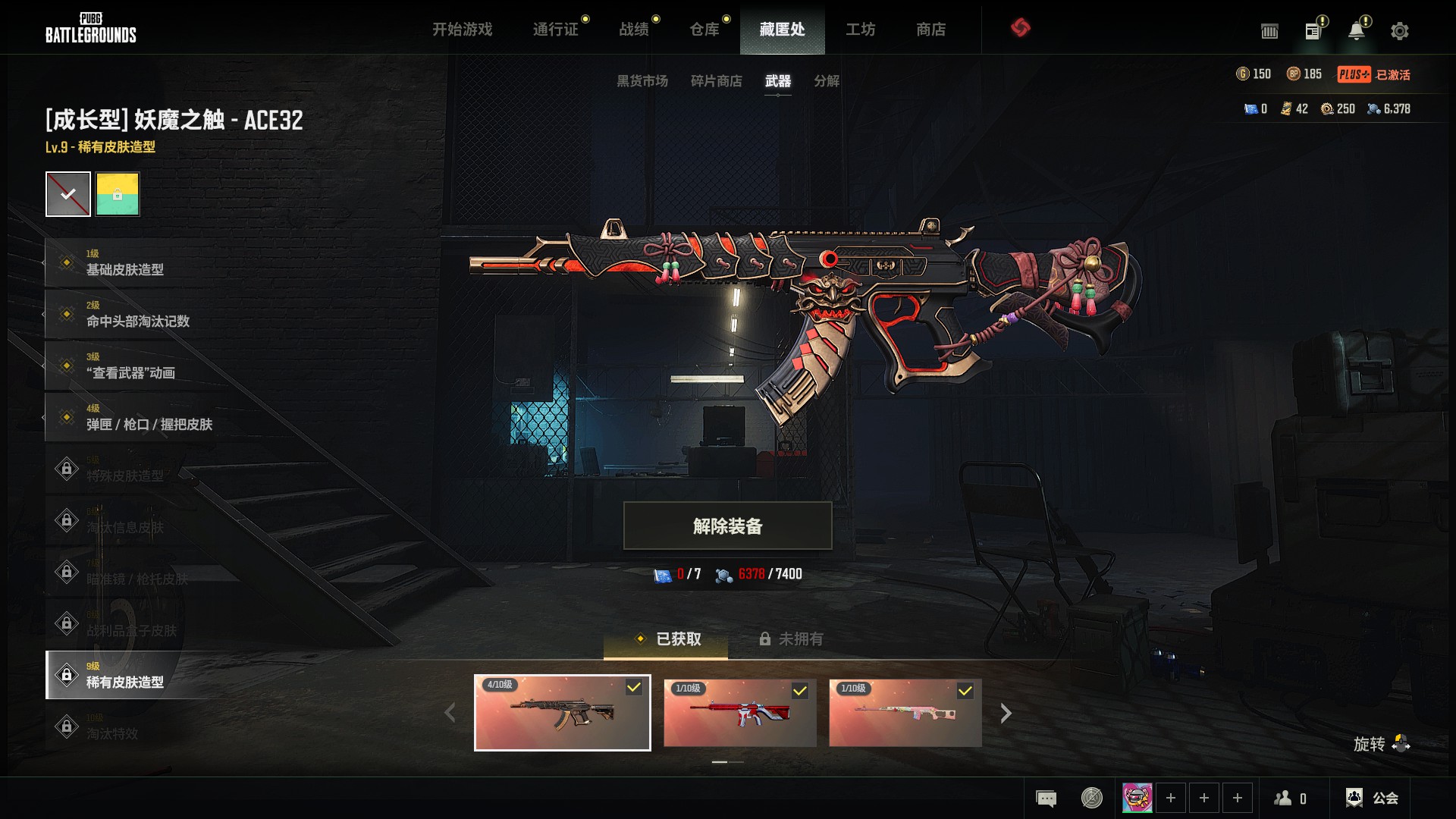1456x819 pixels.
Task: Choose the pink sniper rifle skin thumbnail
Action: coord(905,713)
